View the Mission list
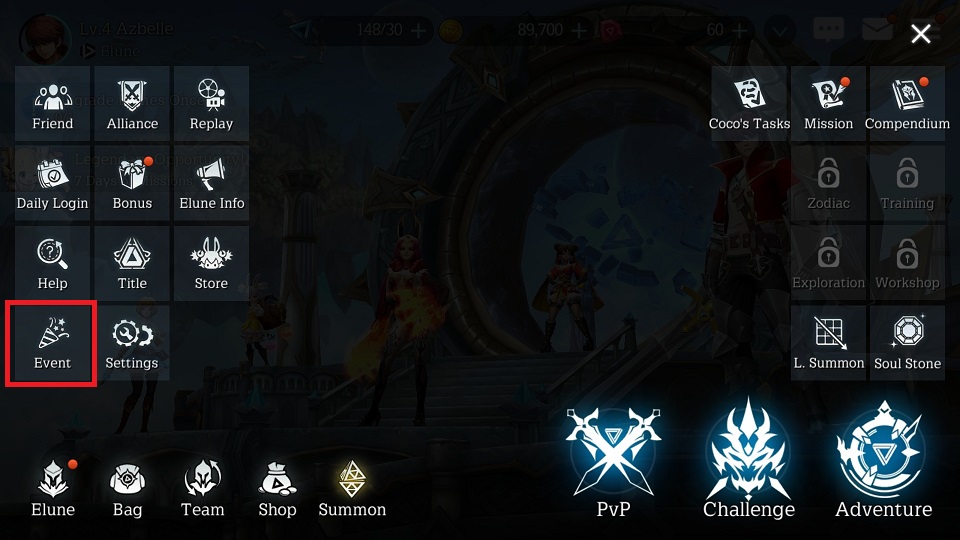 828,103
